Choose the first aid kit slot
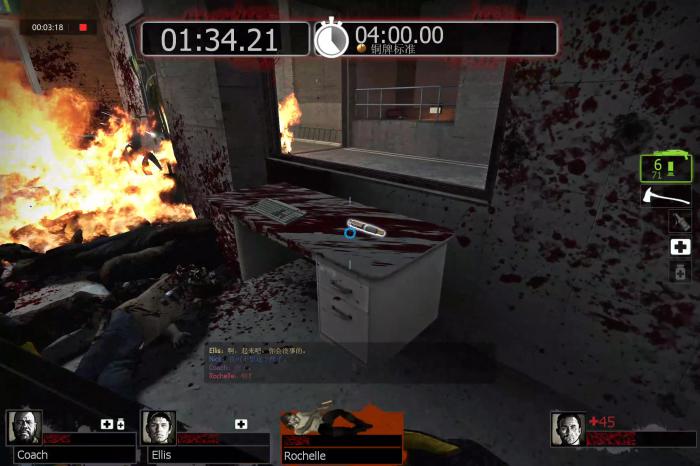Screen dimensions: 700x466 680,246
